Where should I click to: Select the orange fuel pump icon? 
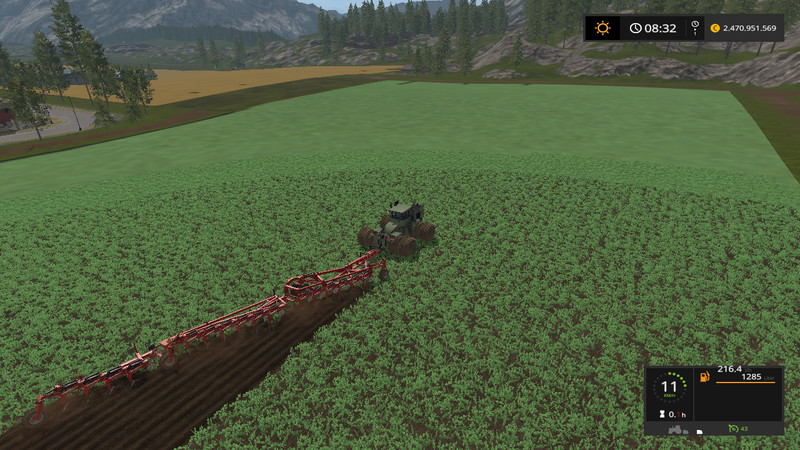(705, 377)
